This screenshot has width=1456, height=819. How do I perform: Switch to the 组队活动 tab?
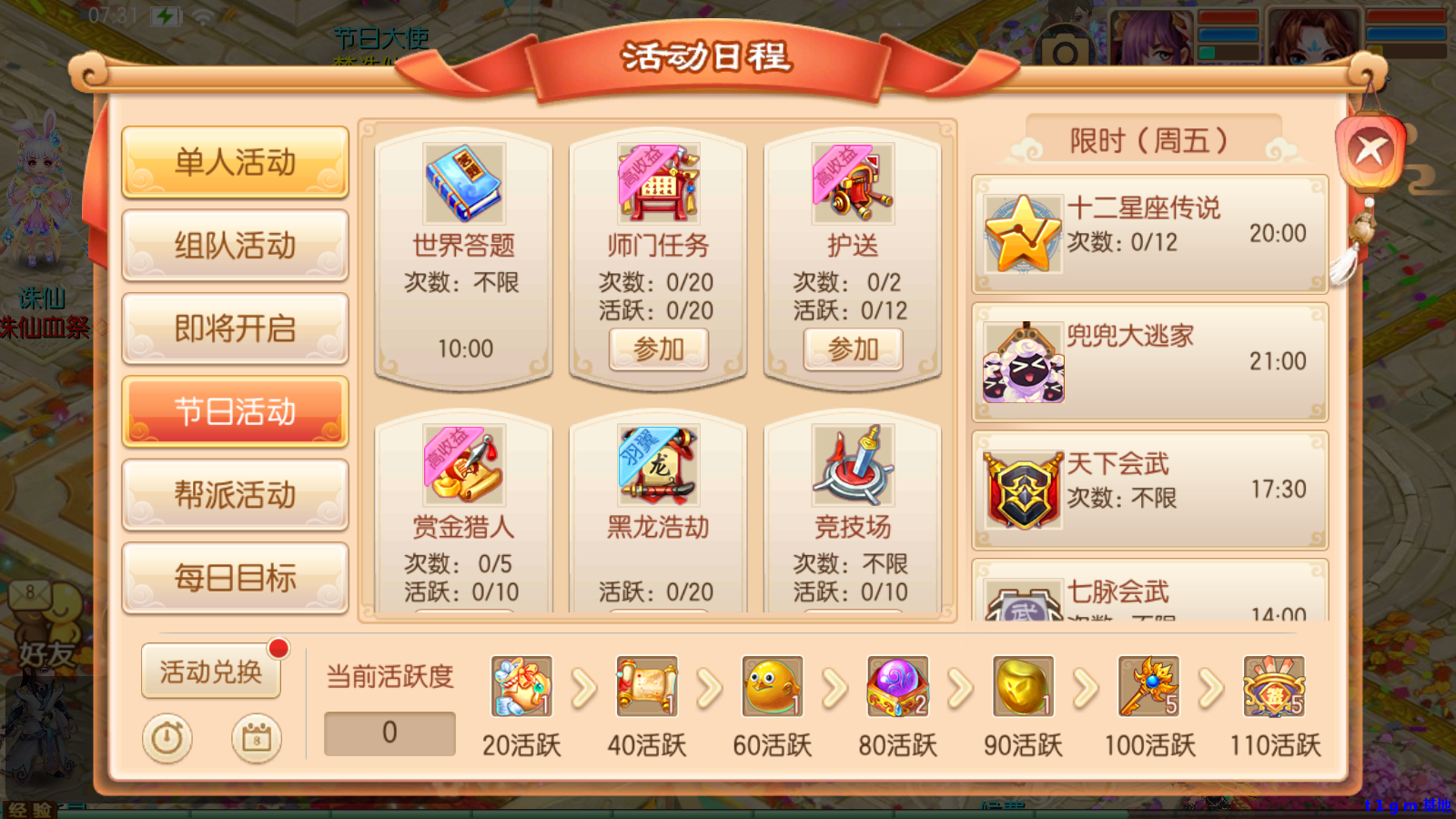(235, 245)
